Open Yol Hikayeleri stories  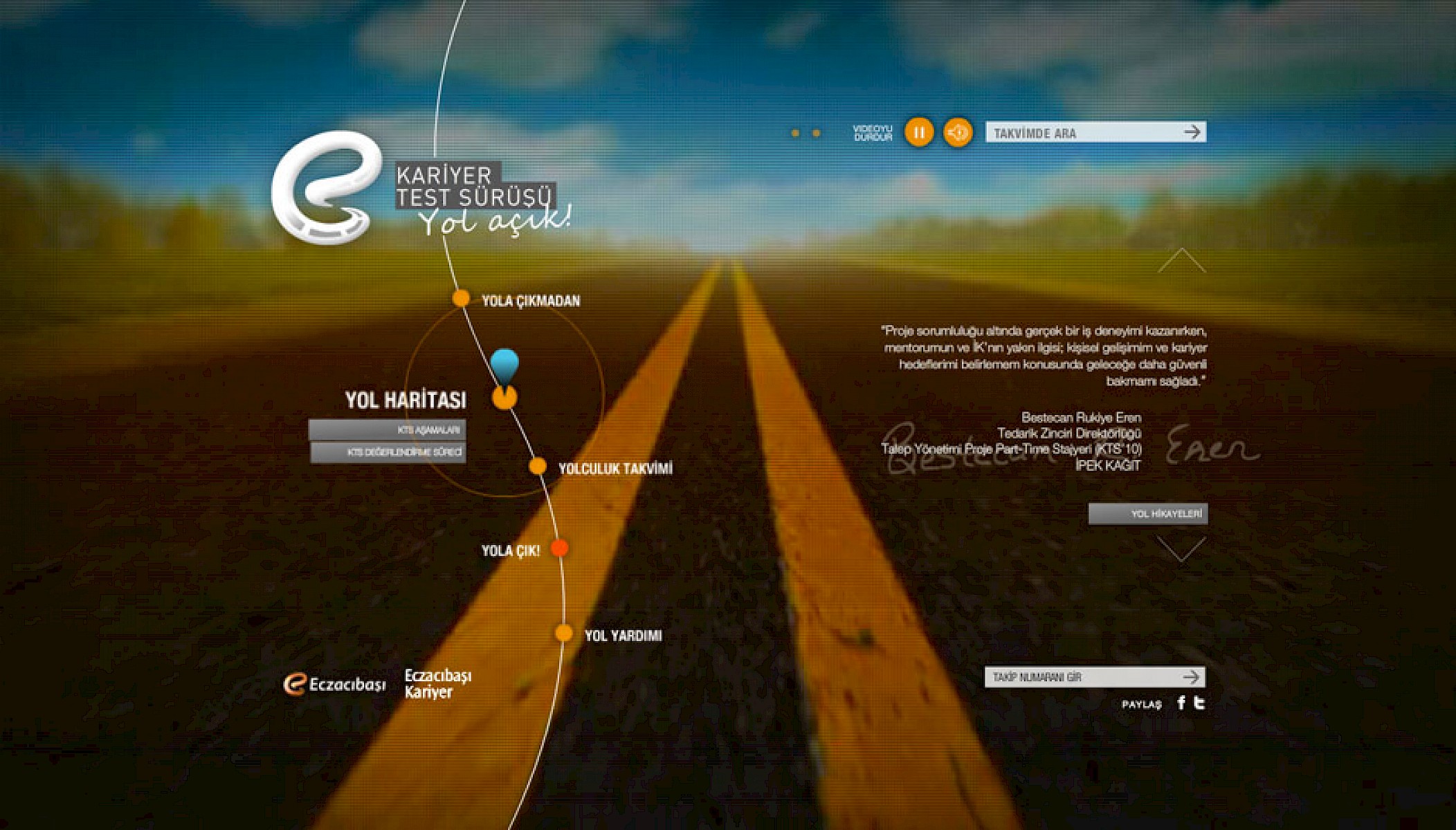coord(1148,514)
